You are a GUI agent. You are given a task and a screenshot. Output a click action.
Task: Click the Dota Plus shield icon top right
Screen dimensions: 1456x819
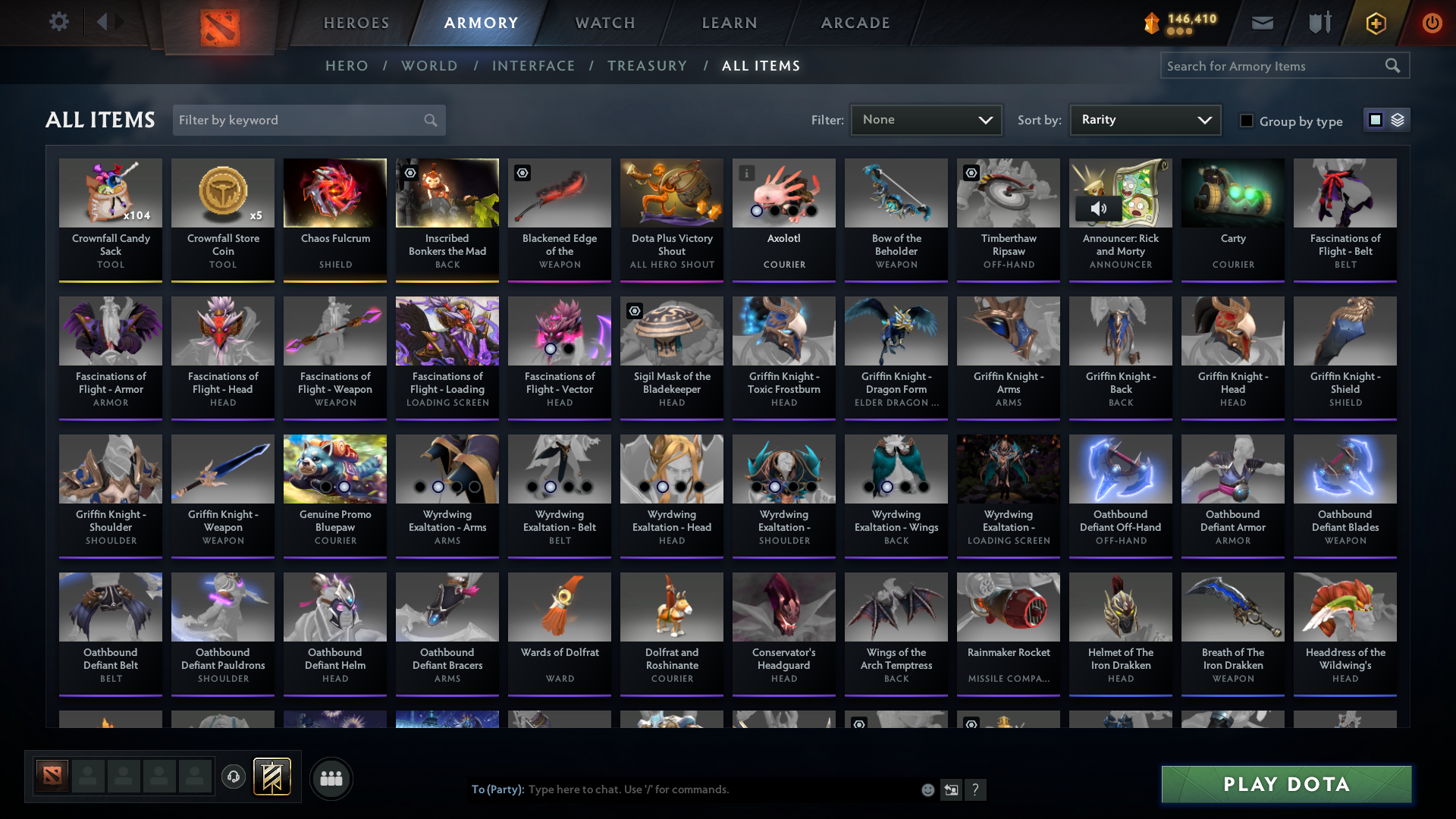[x=1375, y=24]
